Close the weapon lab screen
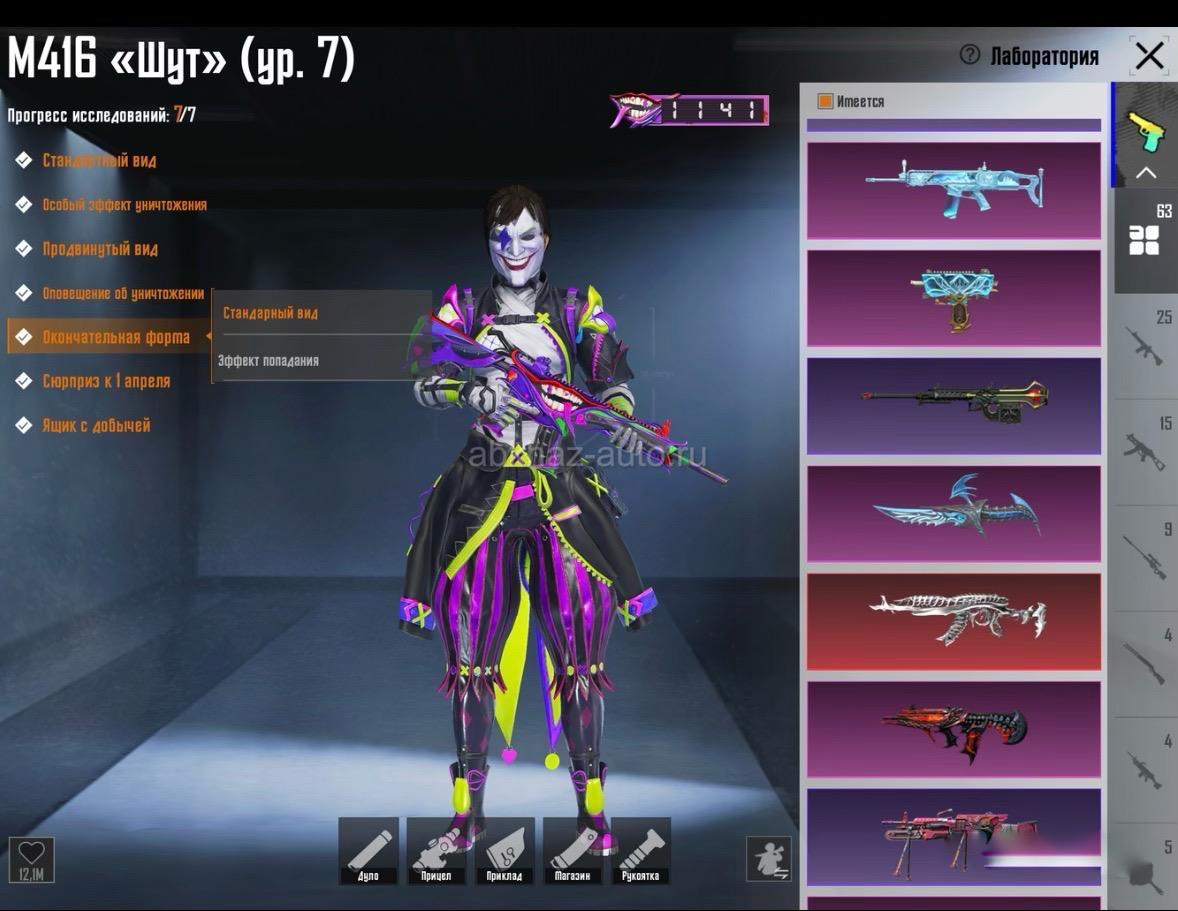This screenshot has height=911, width=1178. pos(1149,56)
